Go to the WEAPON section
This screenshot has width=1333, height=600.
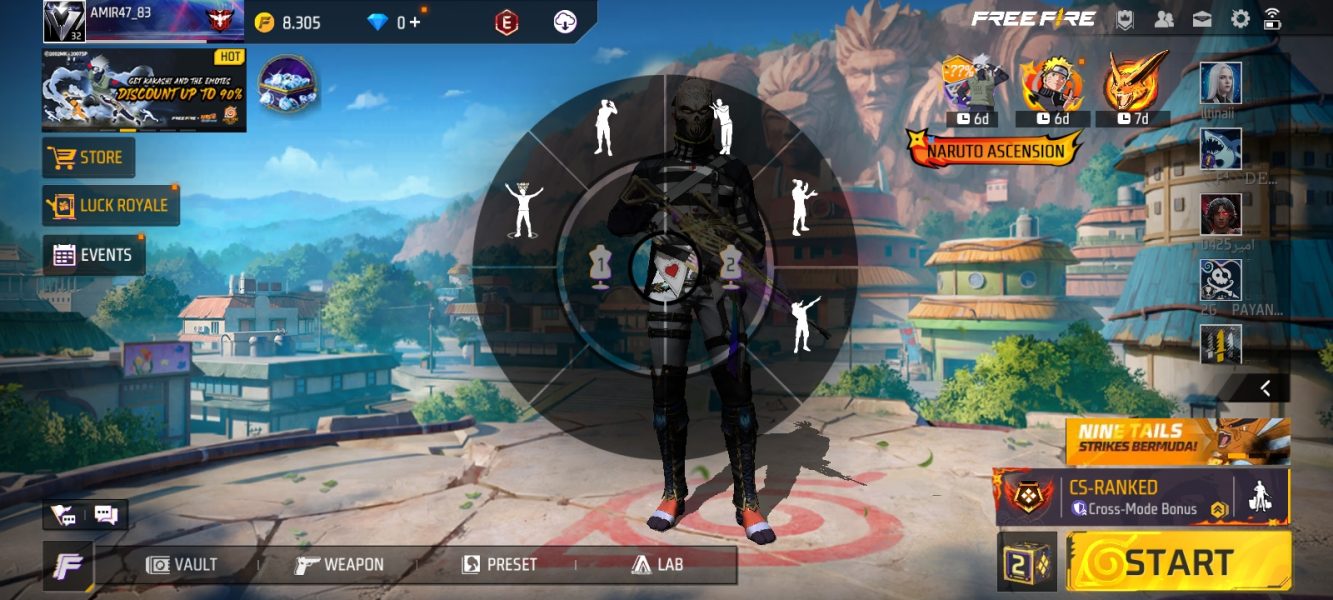(340, 565)
